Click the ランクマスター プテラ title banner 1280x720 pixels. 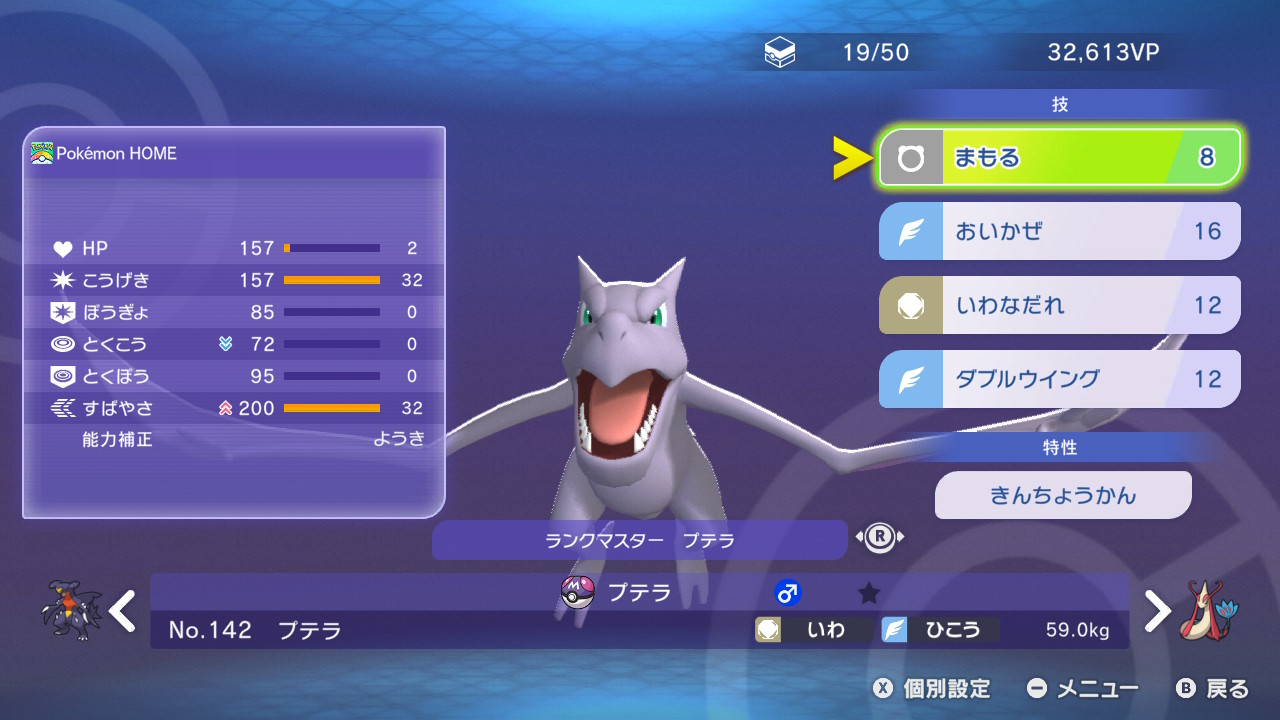639,540
